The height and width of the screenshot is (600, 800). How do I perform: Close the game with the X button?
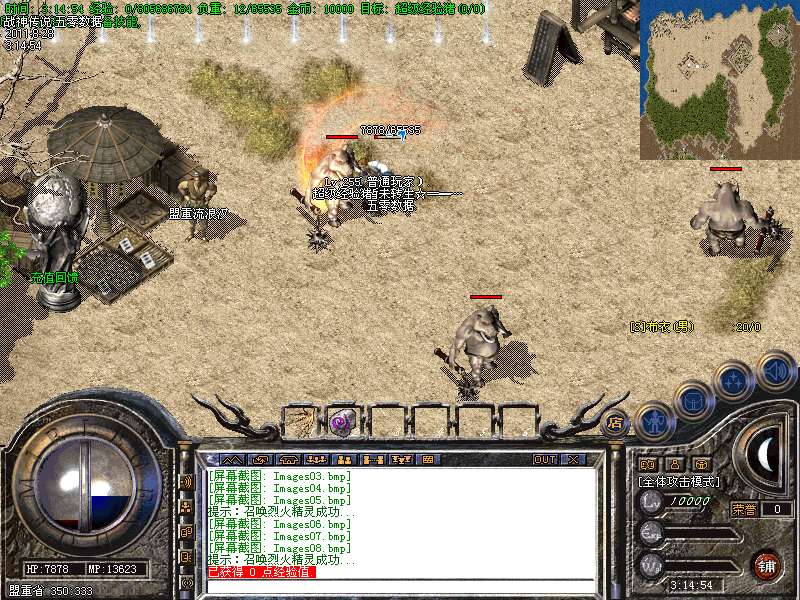pyautogui.click(x=573, y=459)
